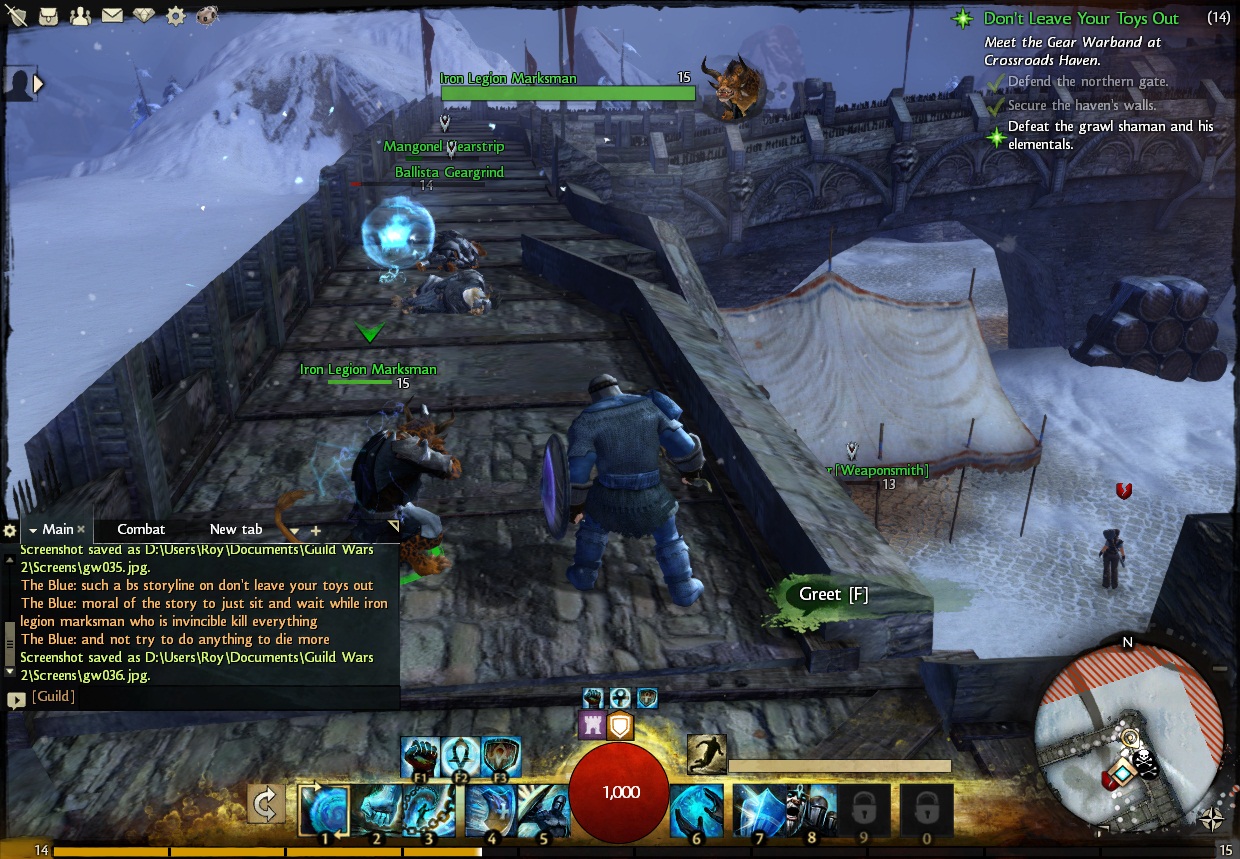1240x859 pixels.
Task: Open the Hero panel sword-and-shield icon
Action: 17,15
